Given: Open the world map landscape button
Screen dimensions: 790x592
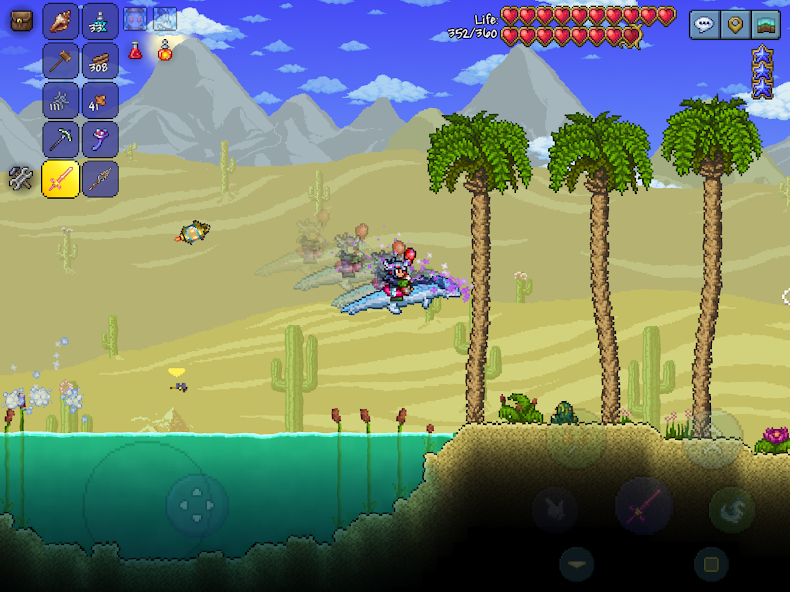Looking at the screenshot, I should pyautogui.click(x=766, y=24).
